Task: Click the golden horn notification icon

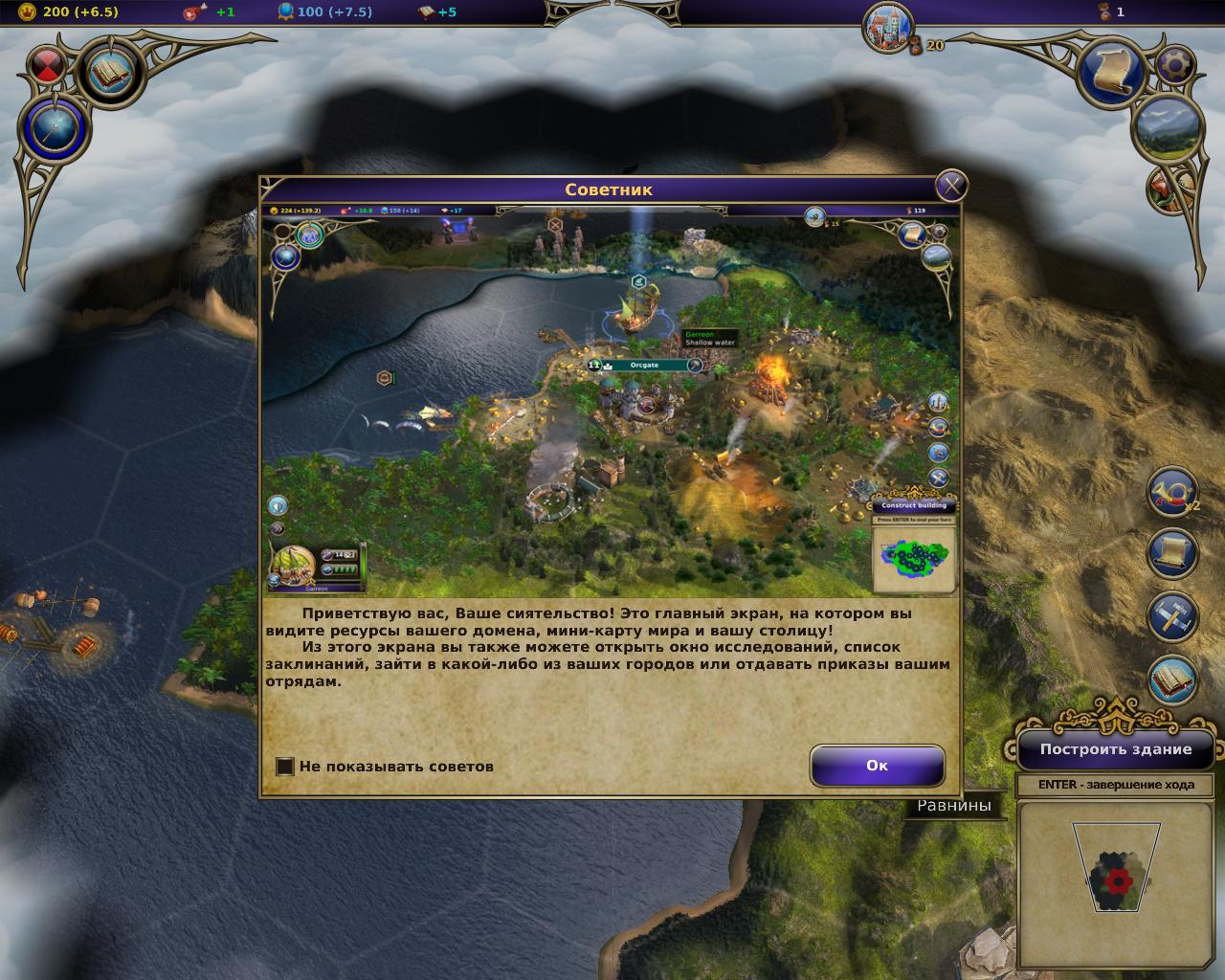Action: click(1171, 493)
